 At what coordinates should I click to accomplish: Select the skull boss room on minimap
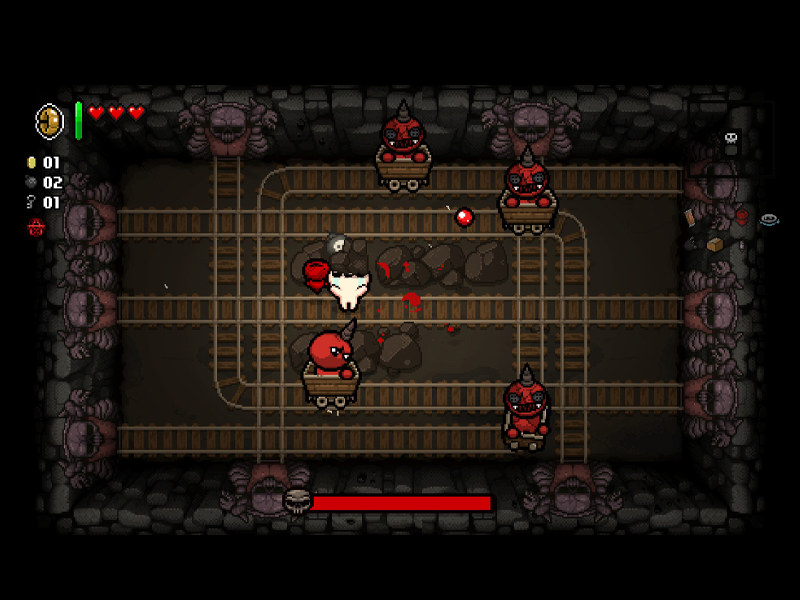coord(731,139)
